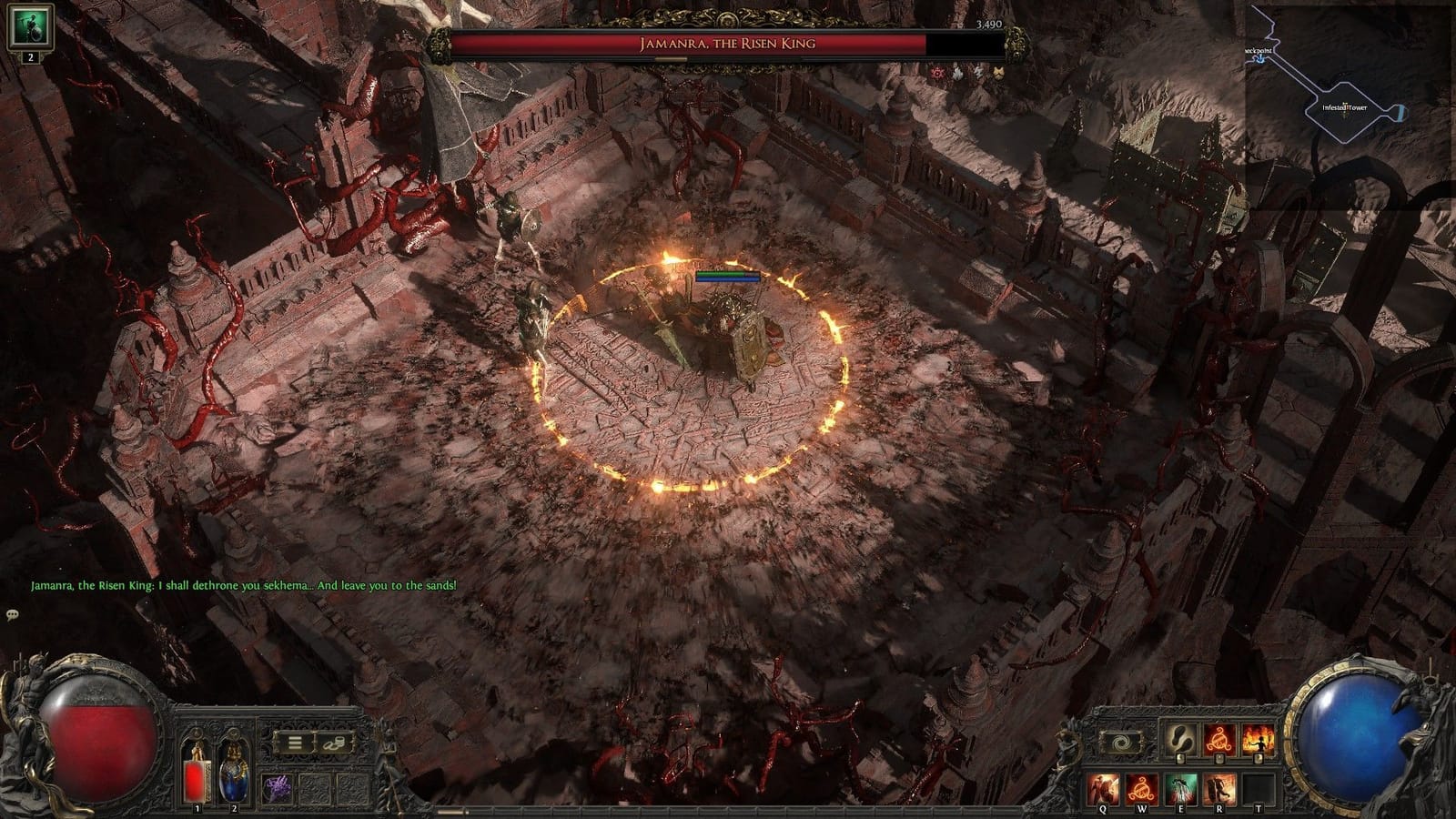Select the melee strike skill on Q
Screen dimensions: 1456x819
tap(1102, 788)
